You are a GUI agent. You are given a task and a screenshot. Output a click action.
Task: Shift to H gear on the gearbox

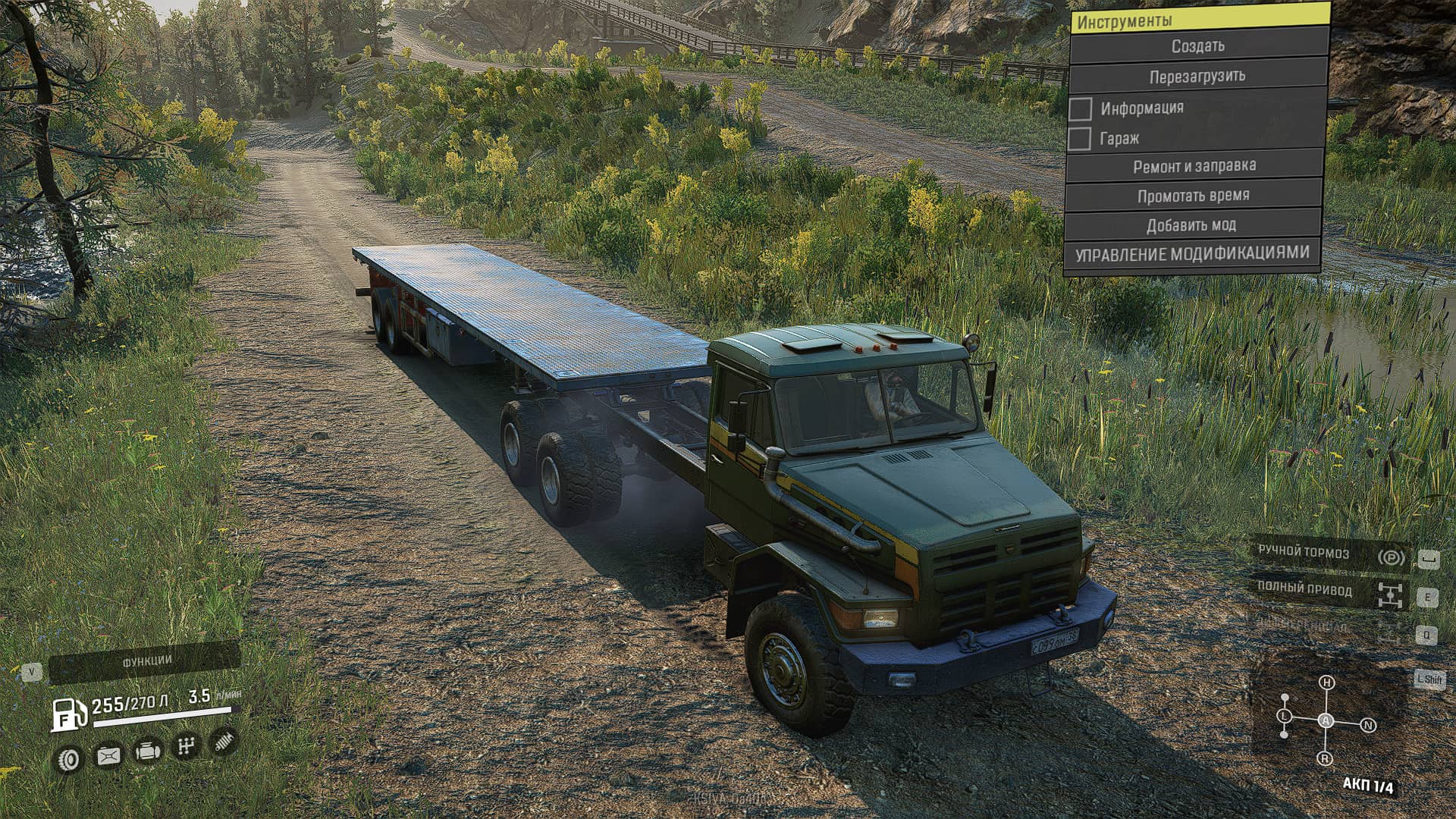point(1326,682)
